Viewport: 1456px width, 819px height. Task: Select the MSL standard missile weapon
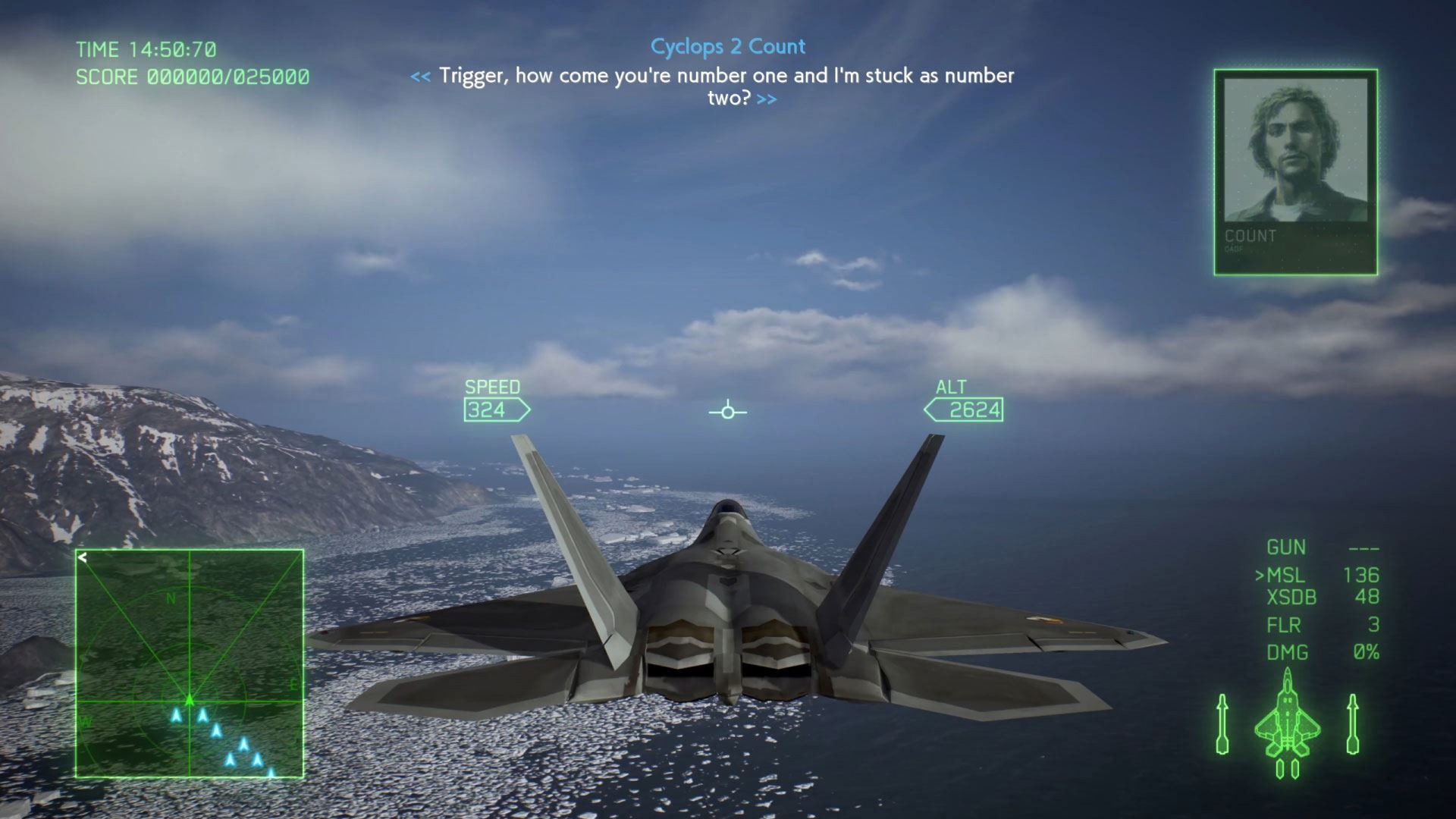pyautogui.click(x=1285, y=576)
